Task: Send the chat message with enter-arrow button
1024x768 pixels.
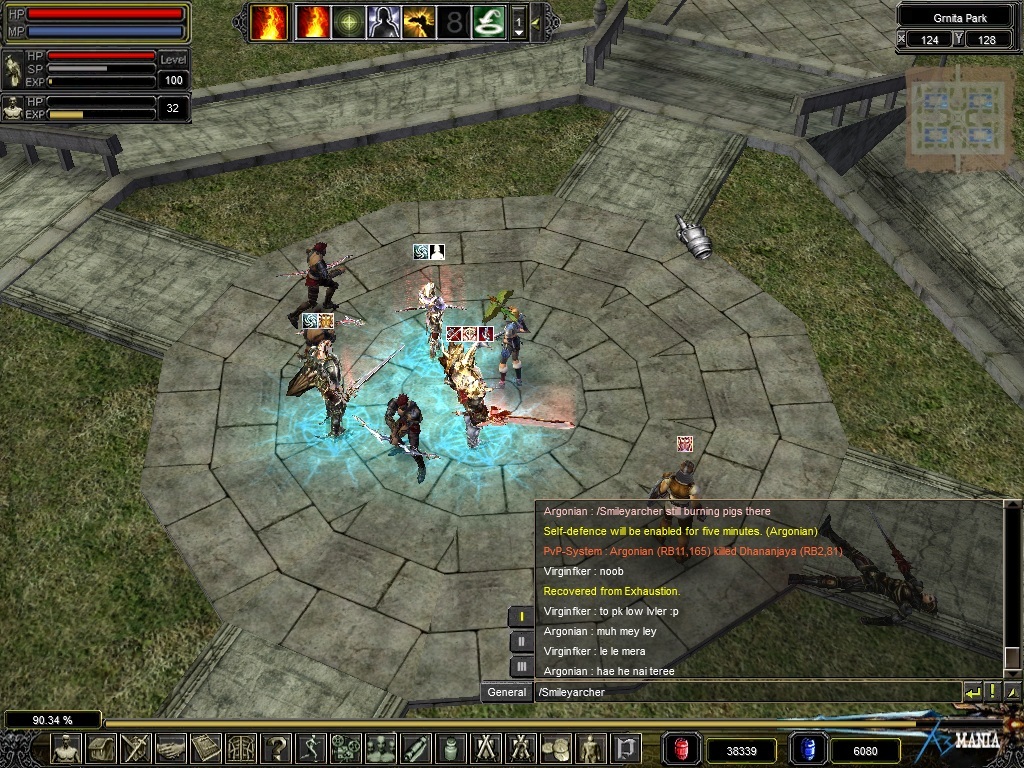Action: coord(972,692)
